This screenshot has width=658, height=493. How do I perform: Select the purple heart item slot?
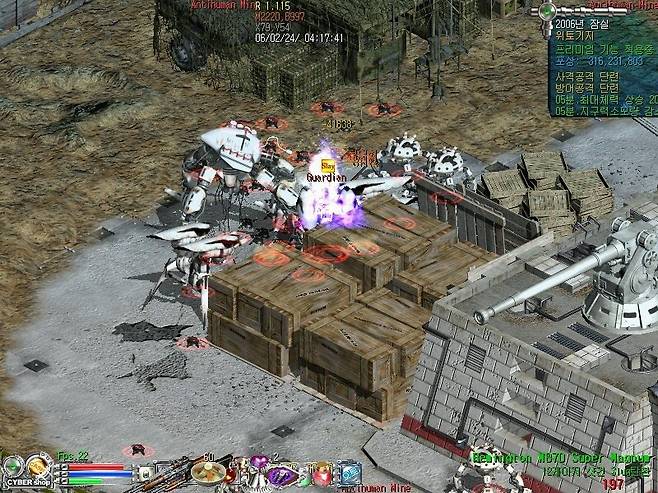coord(258,462)
